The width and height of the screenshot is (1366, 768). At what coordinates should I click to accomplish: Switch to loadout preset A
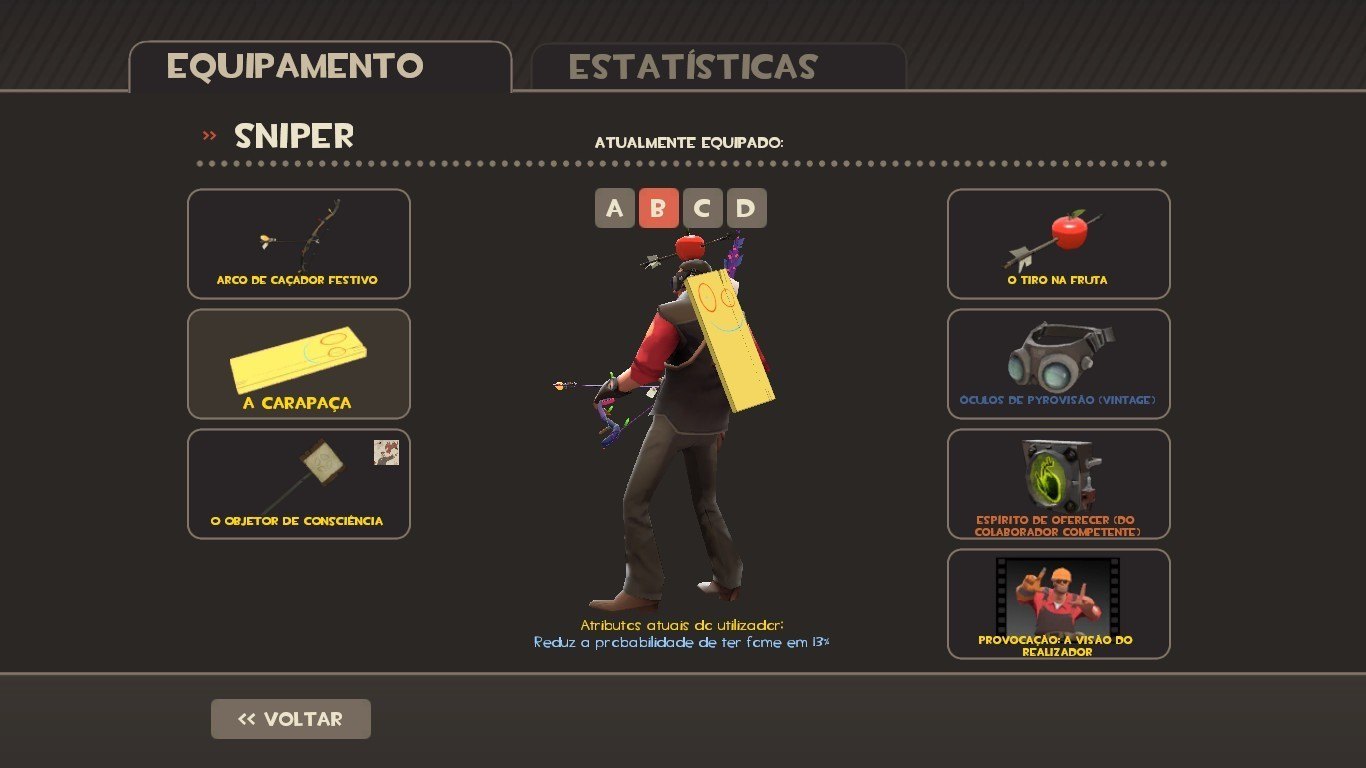point(614,208)
